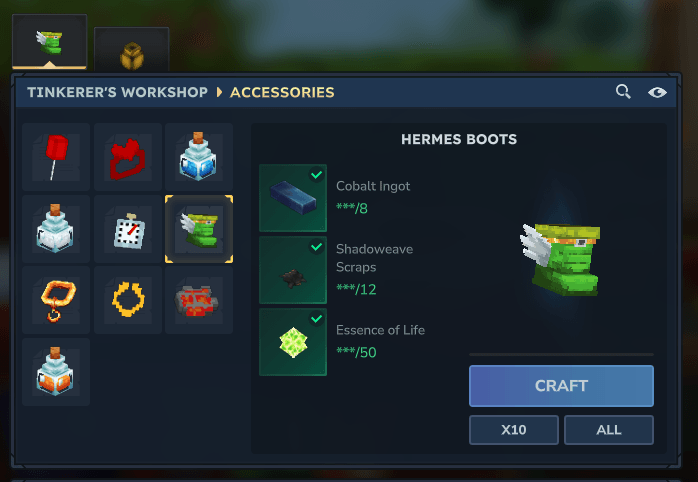Screen dimensions: 698x482
Task: Select the red magma stone recipe
Action: tap(199, 300)
